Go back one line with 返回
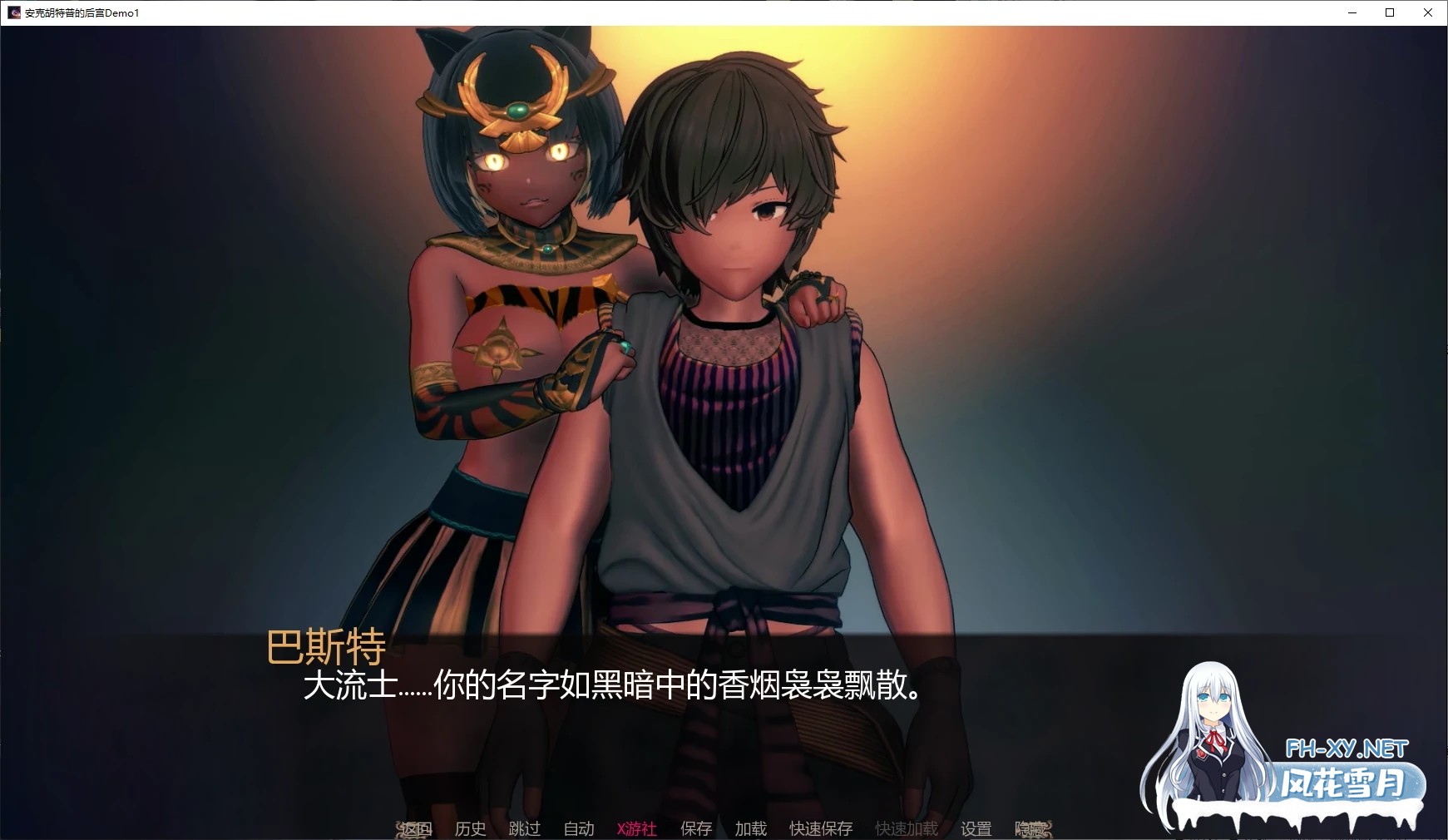Viewport: 1448px width, 840px height. pyautogui.click(x=415, y=828)
